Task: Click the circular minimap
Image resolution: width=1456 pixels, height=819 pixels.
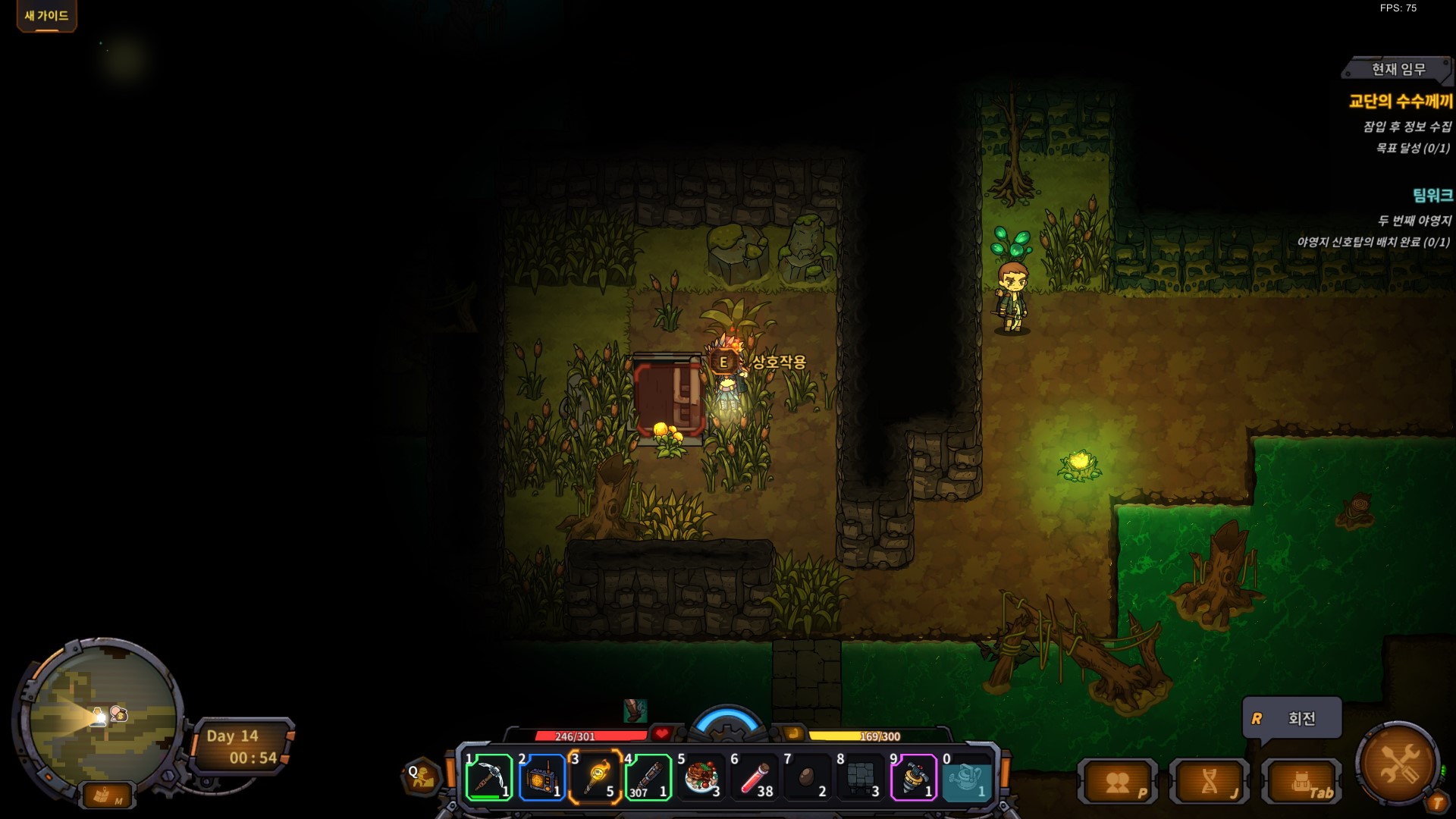Action: (x=101, y=717)
